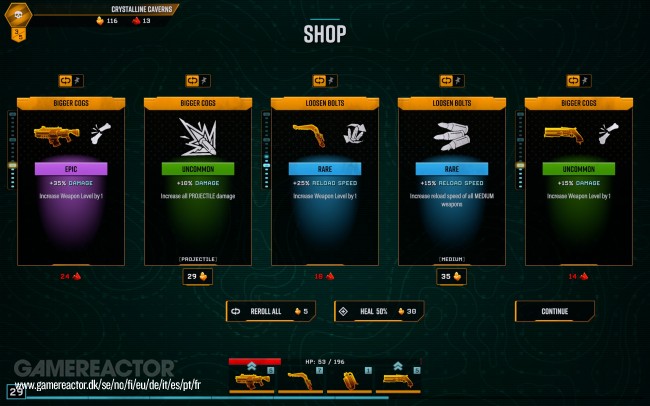Select the shotgun weapon slot
The width and height of the screenshot is (650, 406).
[x=397, y=379]
